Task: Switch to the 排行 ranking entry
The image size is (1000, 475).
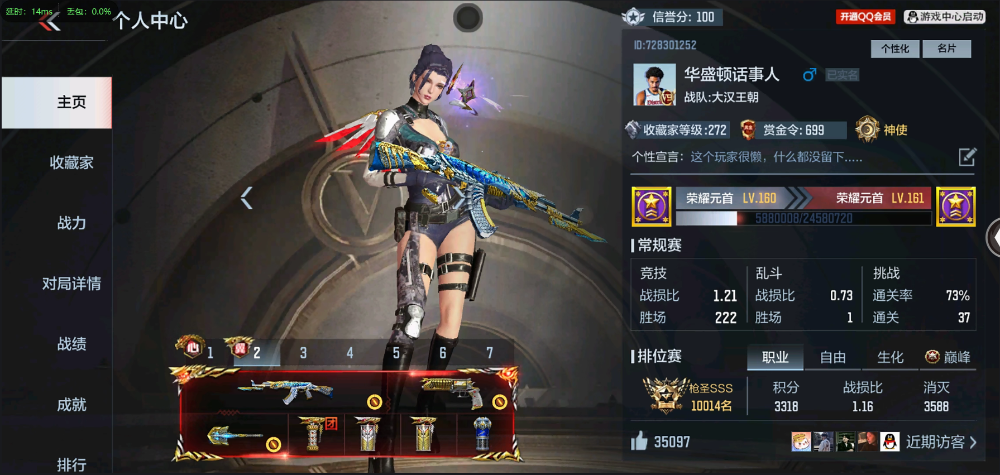Action: tap(71, 464)
